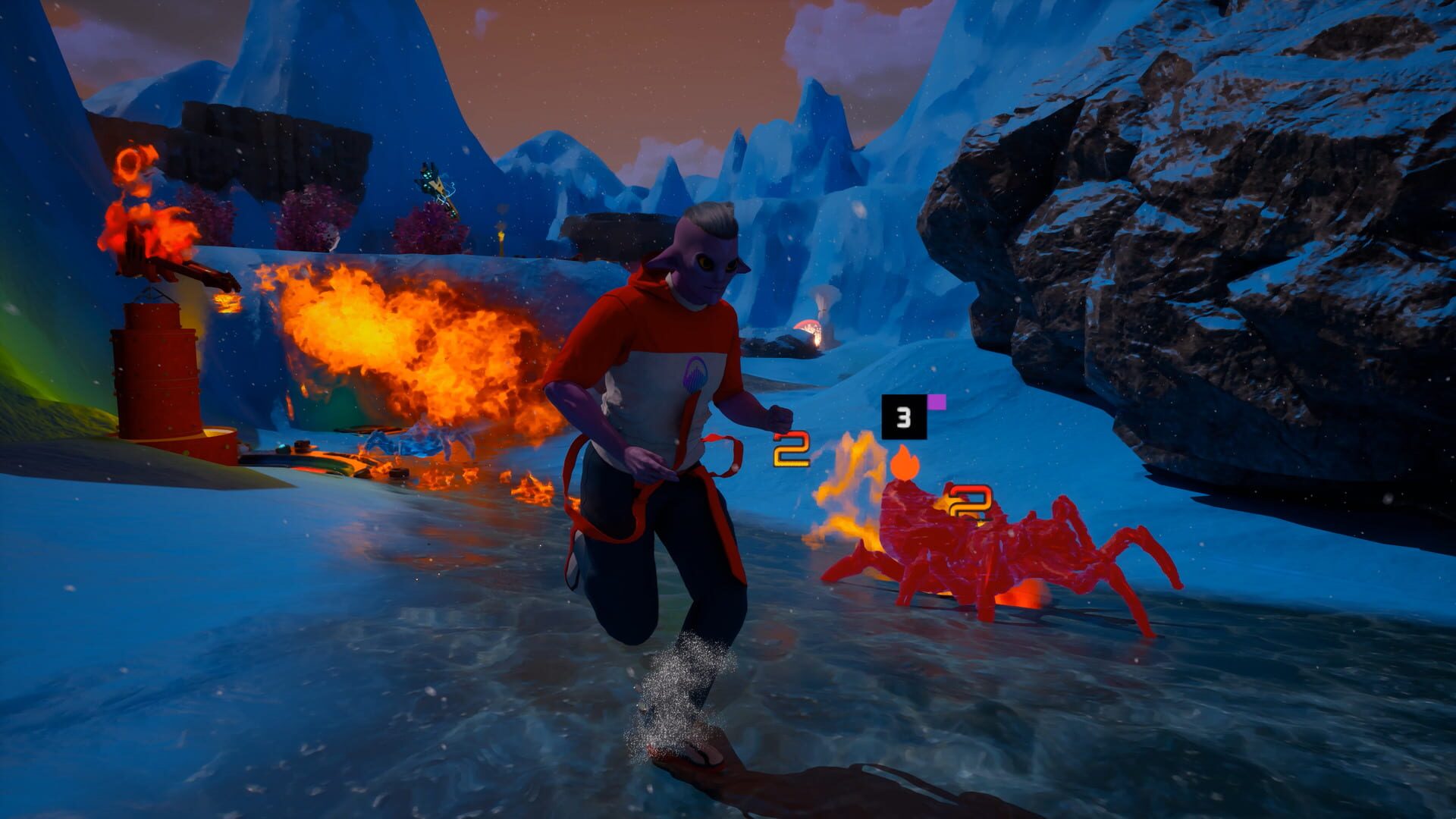1456x819 pixels.
Task: Select the black "3" counter badge
Action: (x=902, y=416)
